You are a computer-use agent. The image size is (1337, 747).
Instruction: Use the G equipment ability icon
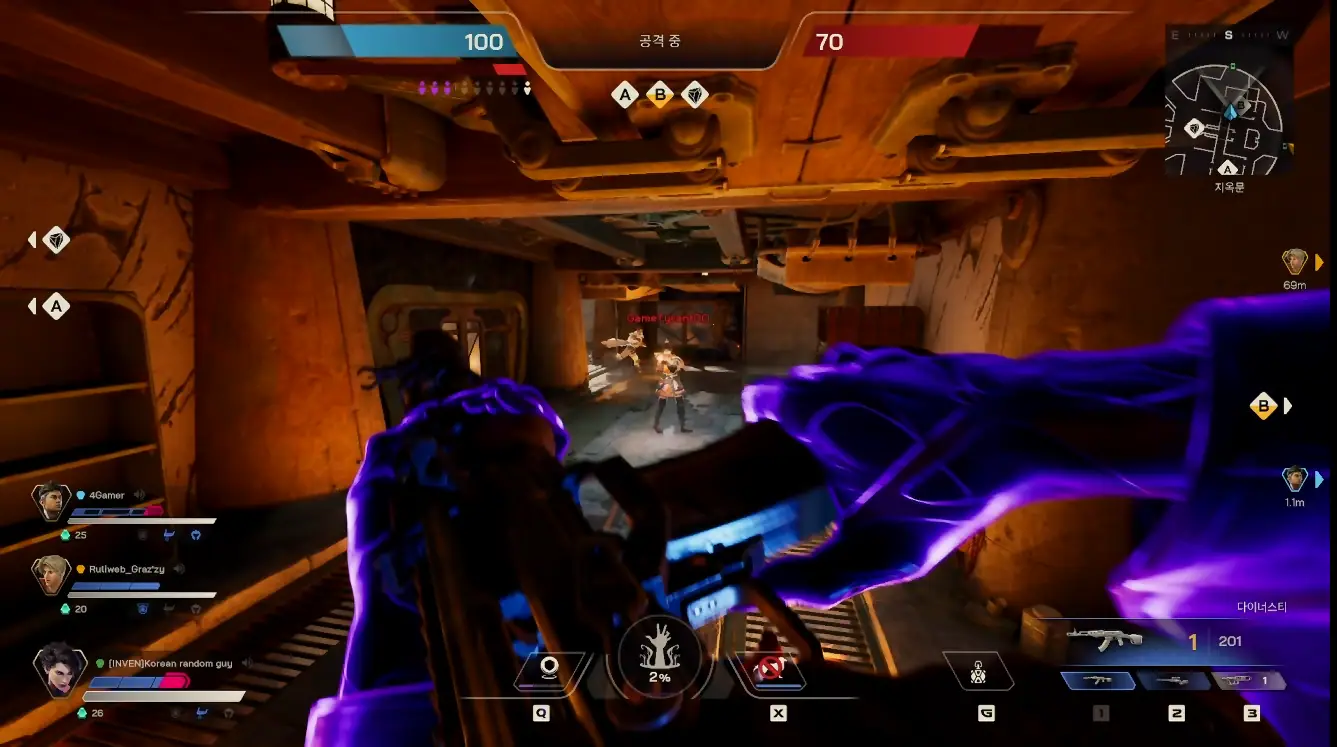pos(979,672)
